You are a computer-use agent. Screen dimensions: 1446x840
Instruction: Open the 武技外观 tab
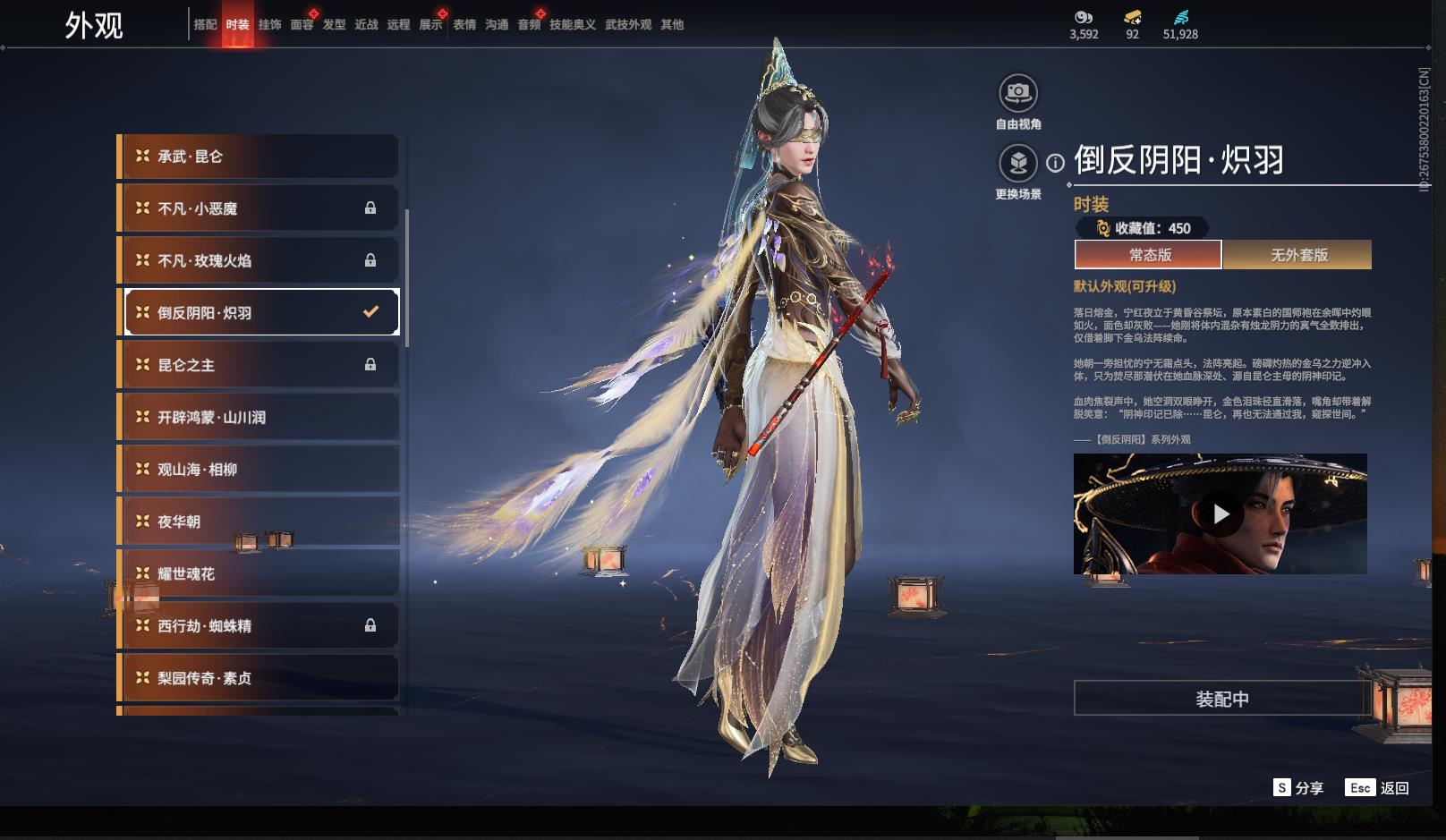point(628,25)
